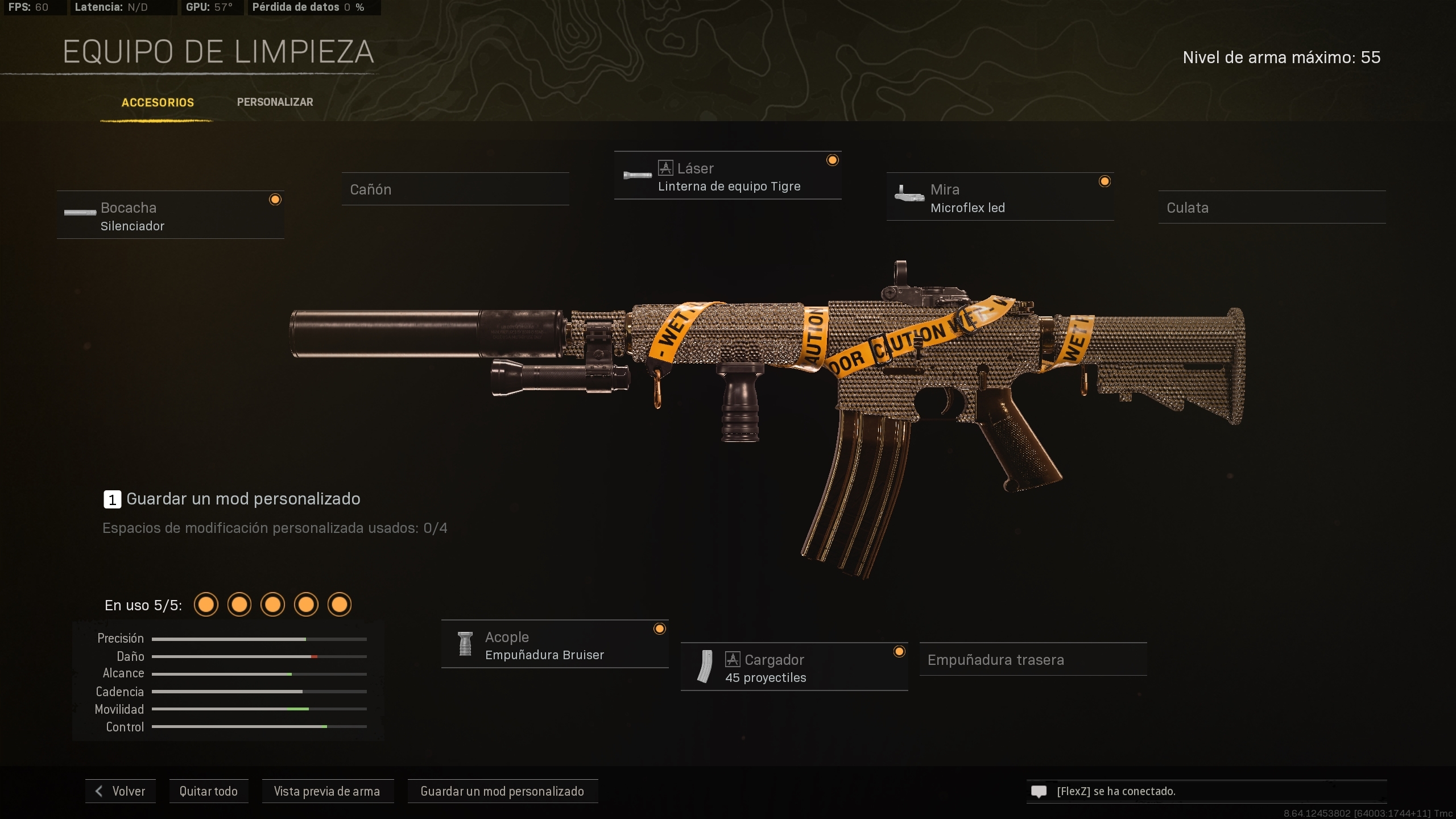Toggle the orange indicator on Acople slot
1456x819 pixels.
click(x=660, y=628)
